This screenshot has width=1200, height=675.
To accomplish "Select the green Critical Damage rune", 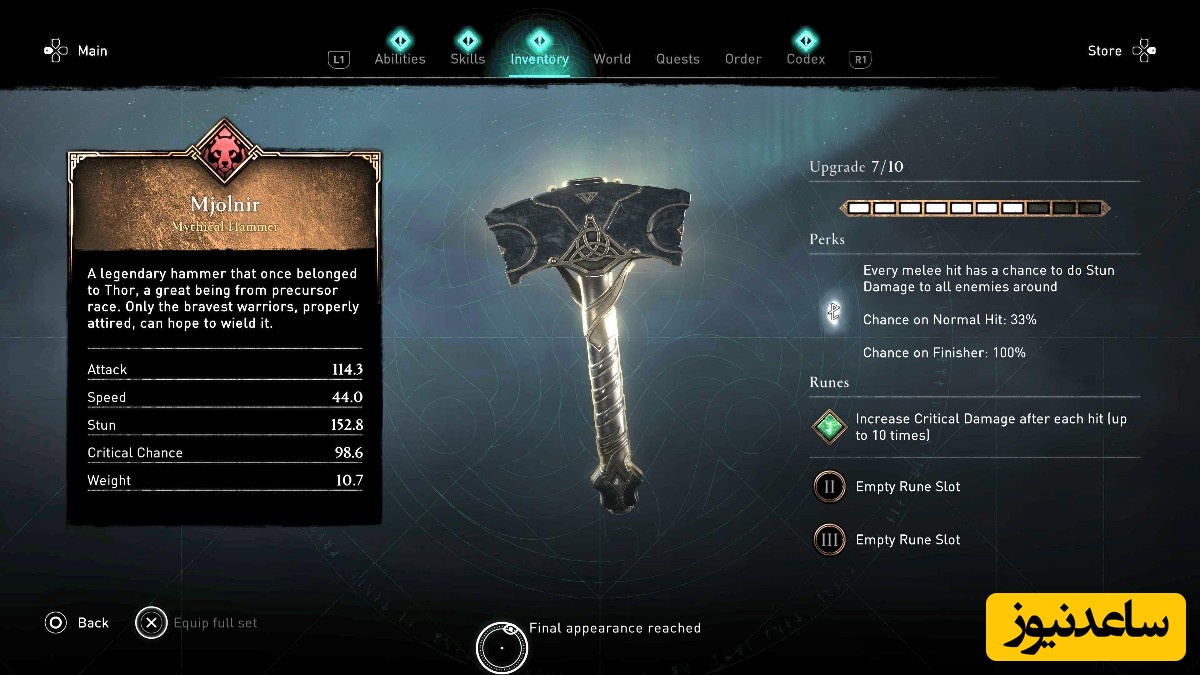I will pyautogui.click(x=829, y=427).
